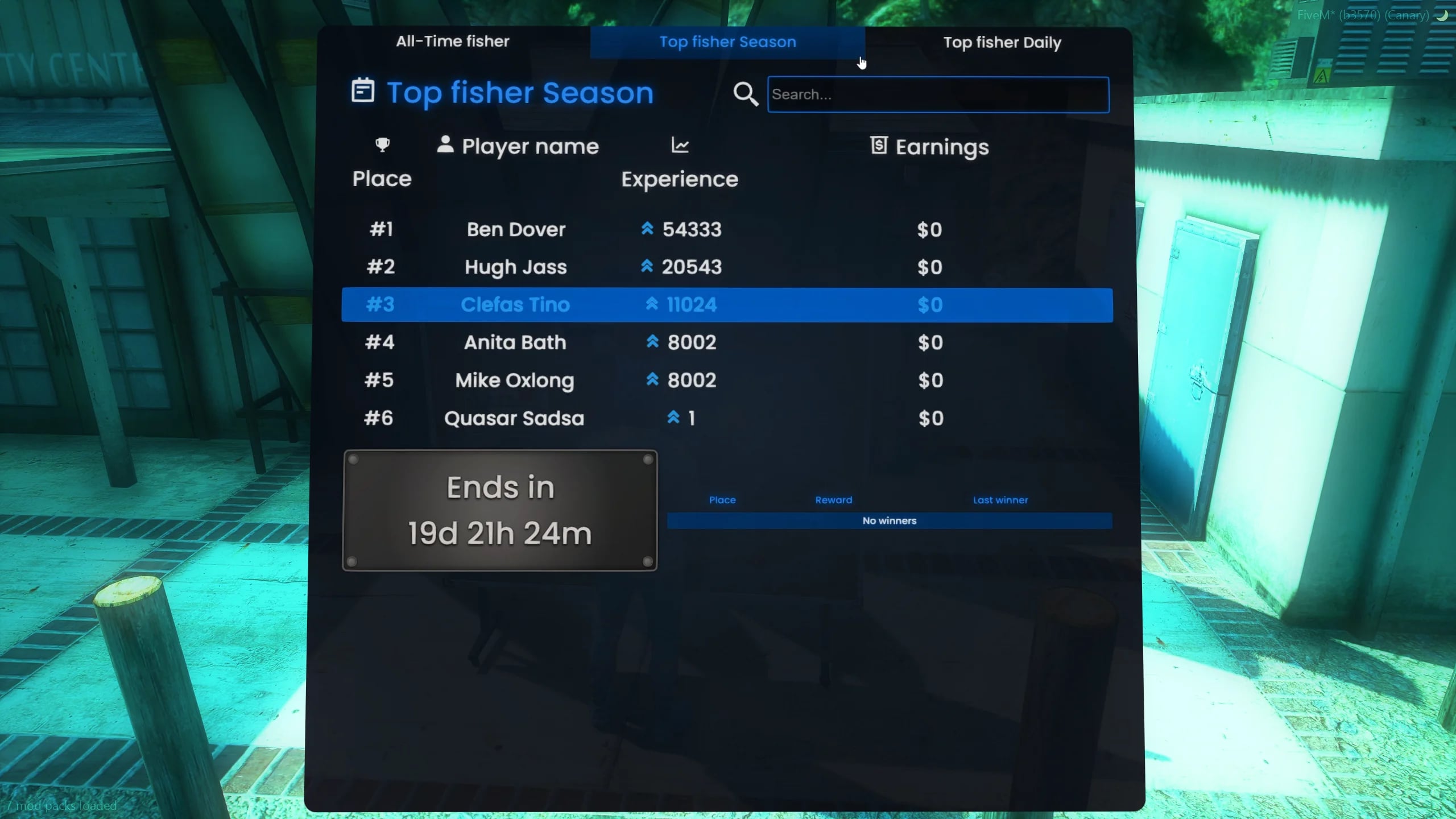The height and width of the screenshot is (819, 1456).
Task: Click the player silhouette icon above Player name
Action: 445,145
